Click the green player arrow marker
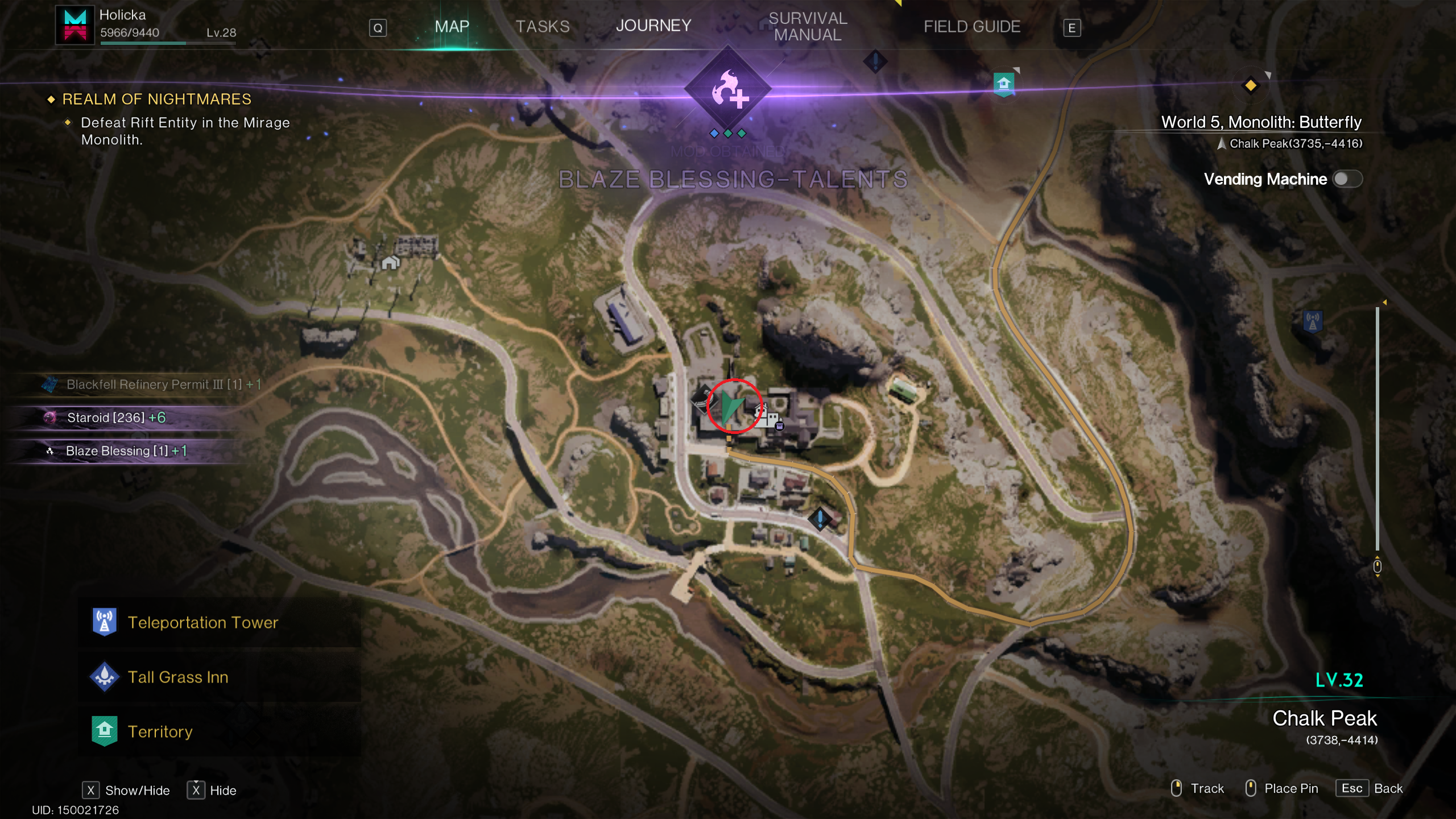 [731, 406]
